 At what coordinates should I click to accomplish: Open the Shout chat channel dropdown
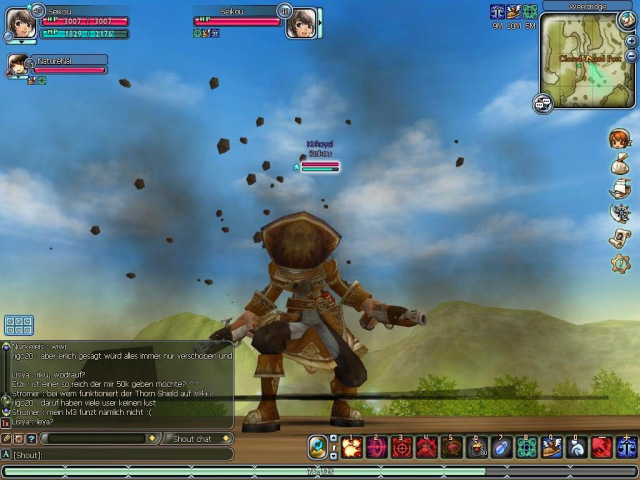[x=198, y=439]
